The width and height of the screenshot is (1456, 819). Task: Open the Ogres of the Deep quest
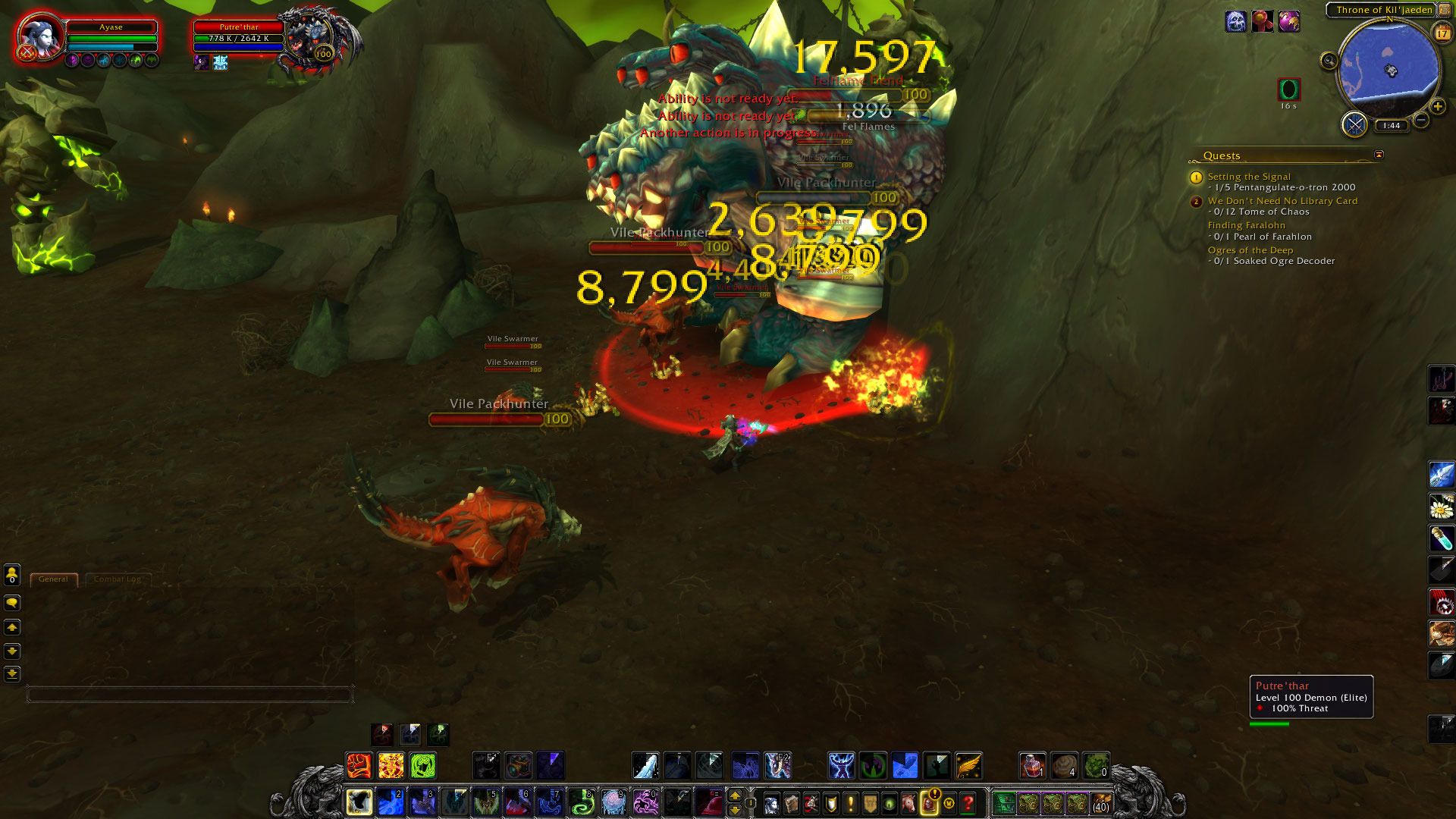[1250, 250]
